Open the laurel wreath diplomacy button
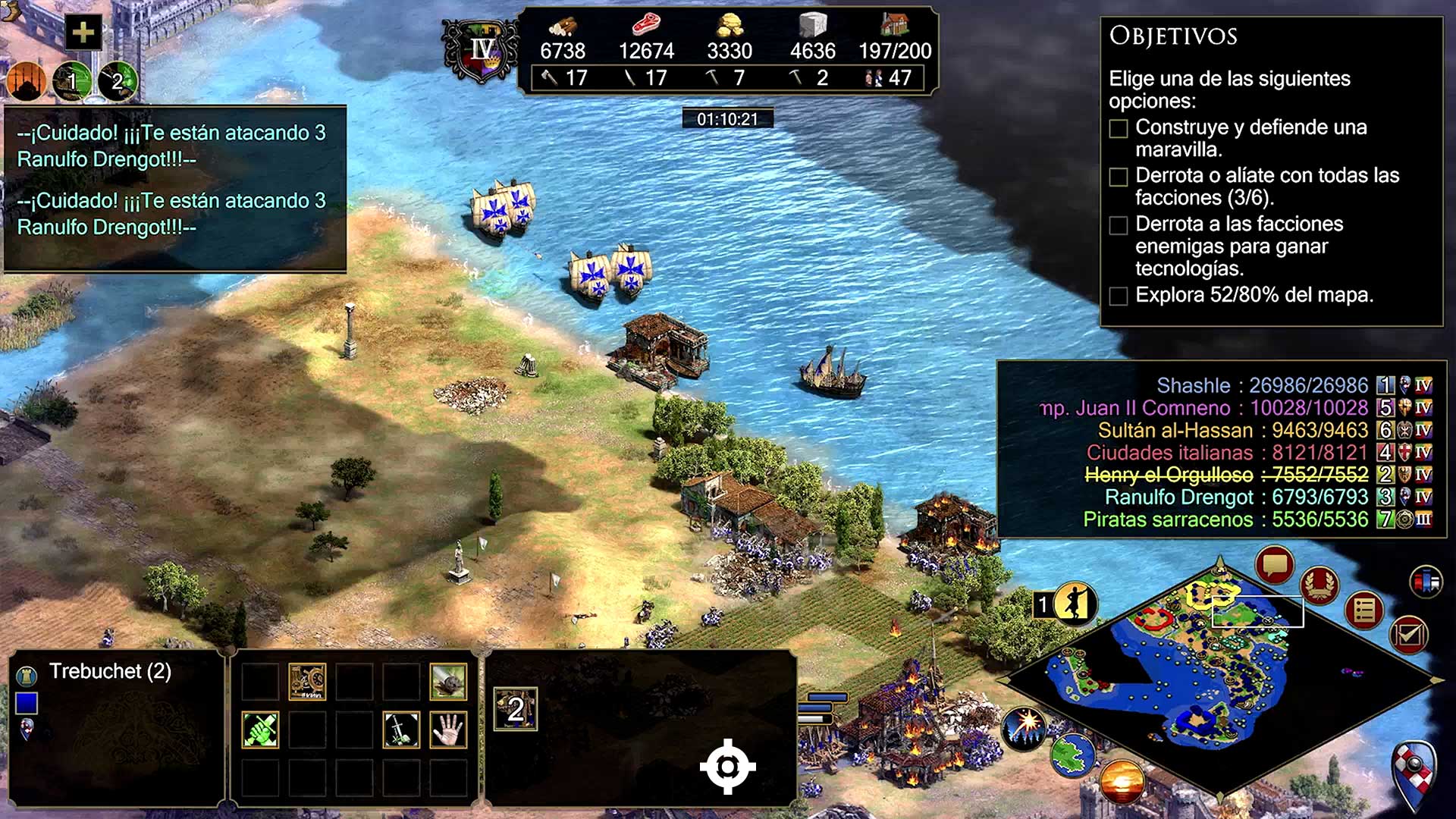This screenshot has height=819, width=1456. [1319, 585]
